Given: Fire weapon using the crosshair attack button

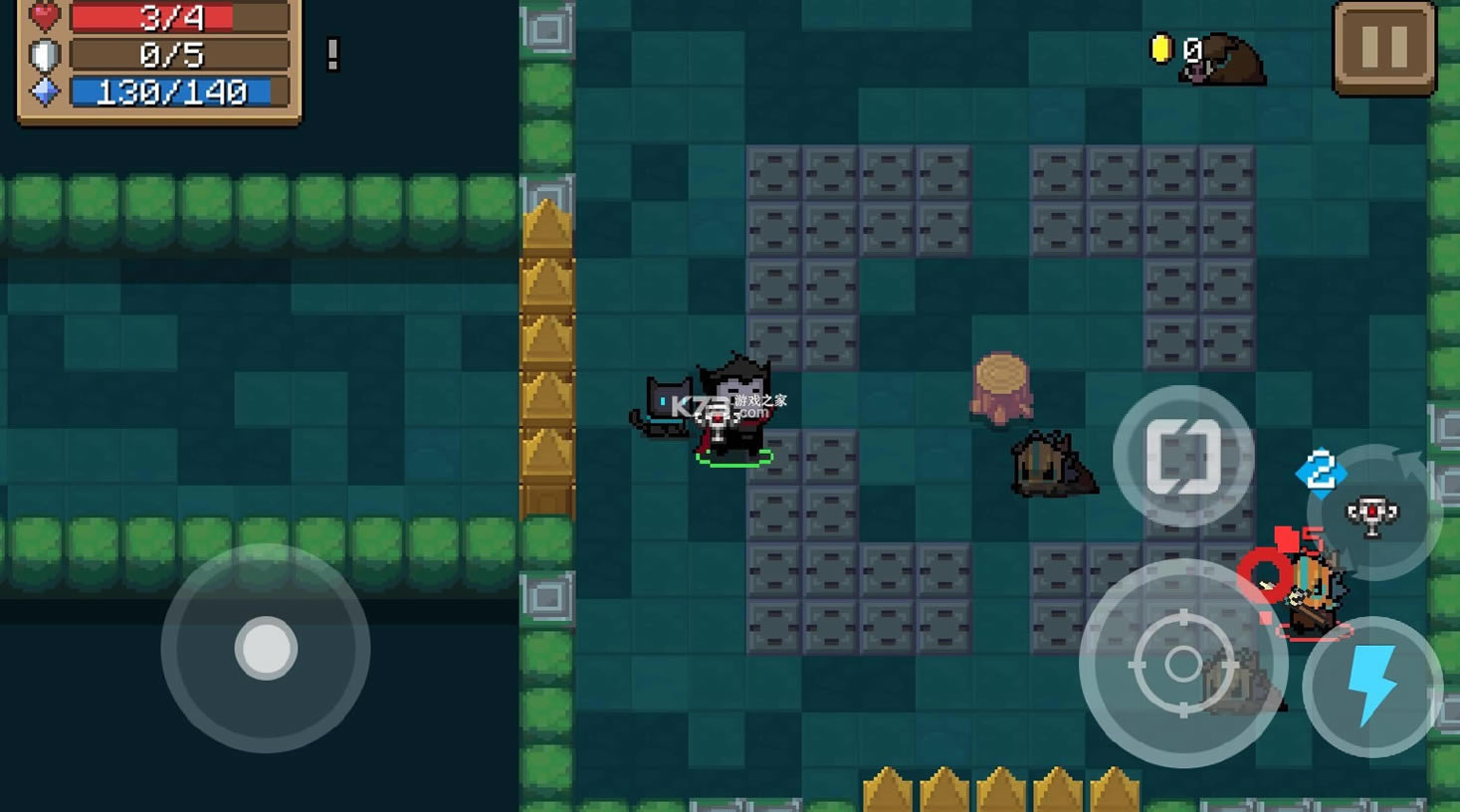Looking at the screenshot, I should pos(1182,664).
